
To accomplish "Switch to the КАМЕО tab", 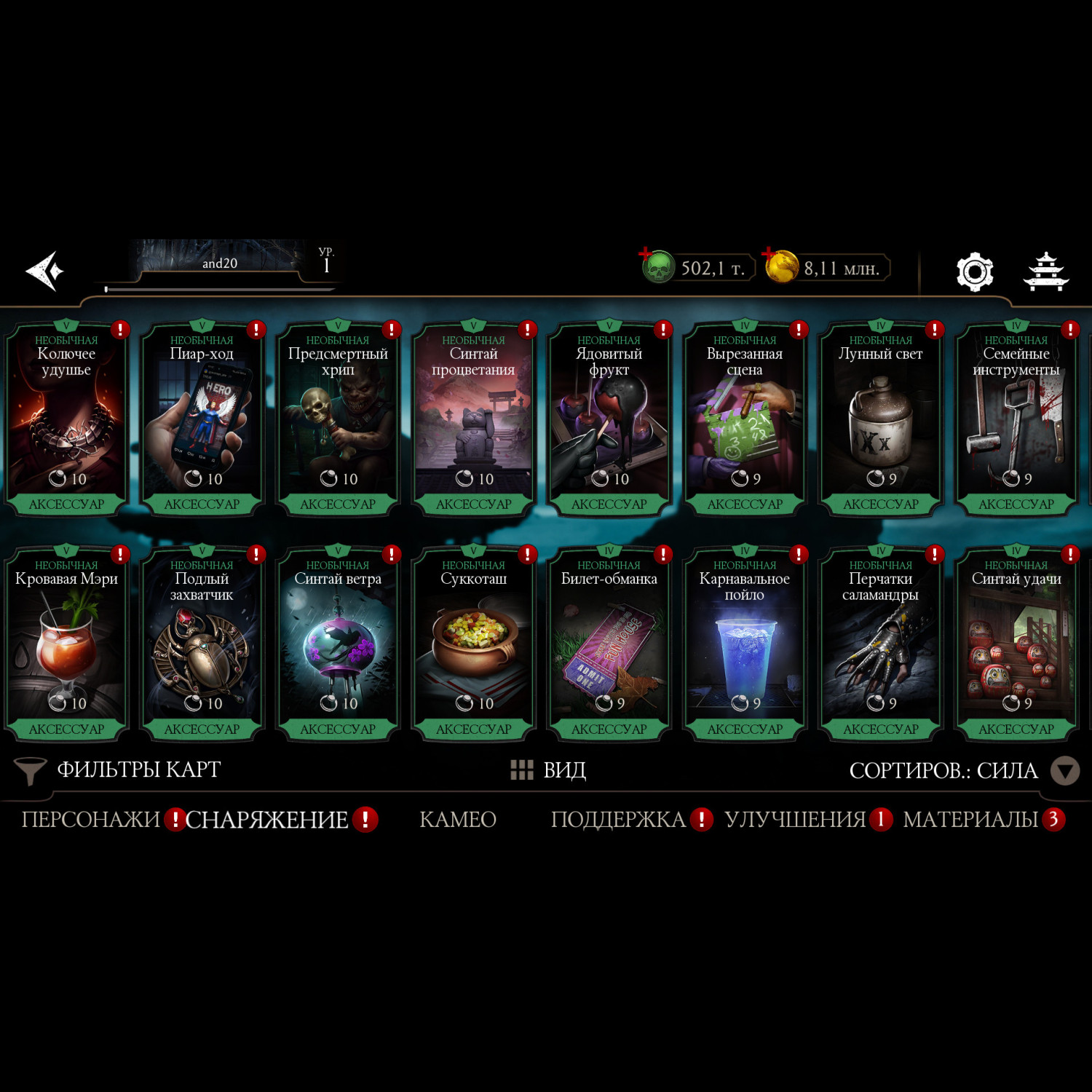I will [458, 820].
